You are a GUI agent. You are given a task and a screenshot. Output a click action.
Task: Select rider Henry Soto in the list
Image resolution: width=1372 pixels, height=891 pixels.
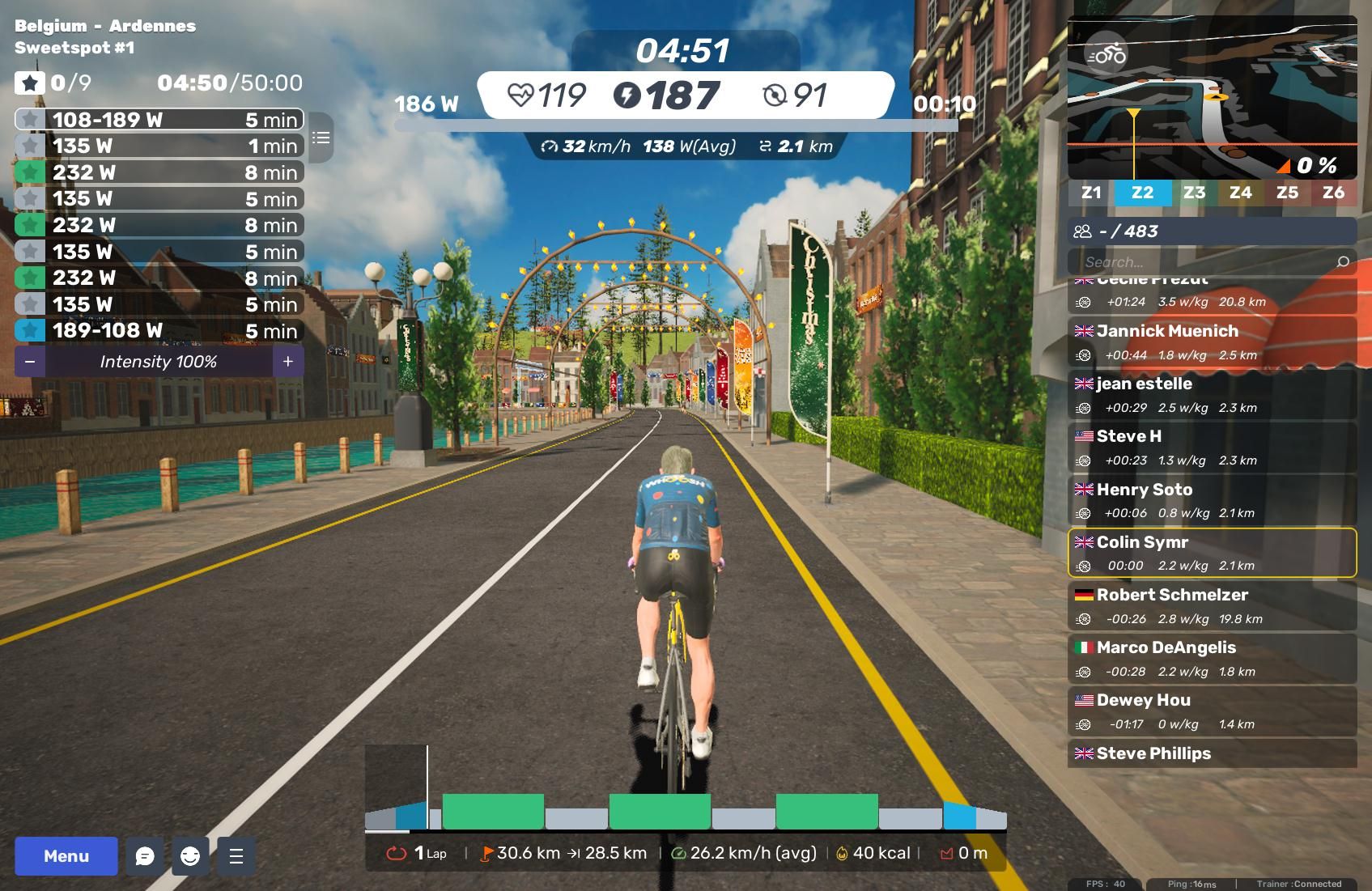click(x=1212, y=500)
